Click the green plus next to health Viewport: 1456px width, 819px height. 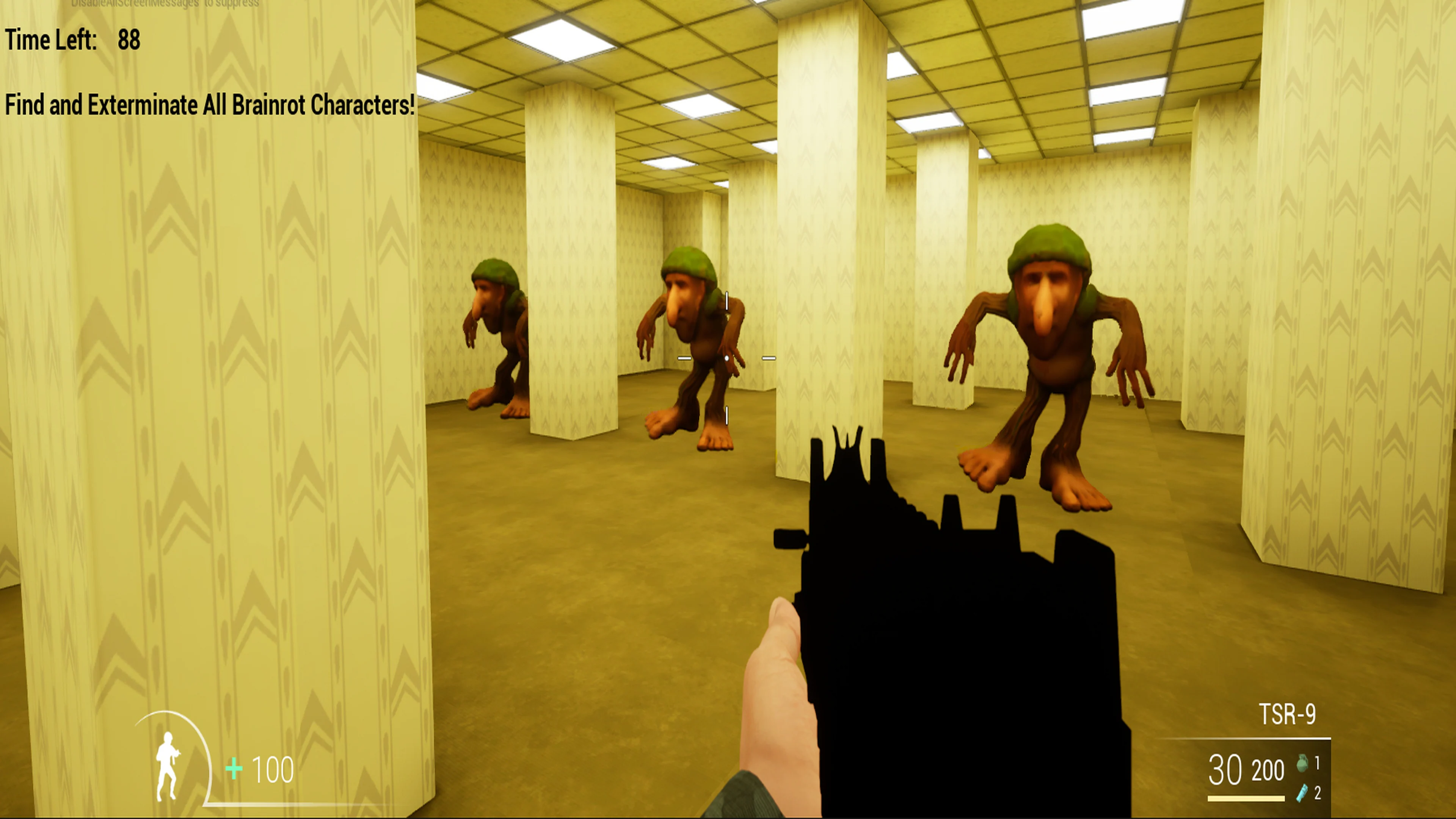[x=234, y=767]
